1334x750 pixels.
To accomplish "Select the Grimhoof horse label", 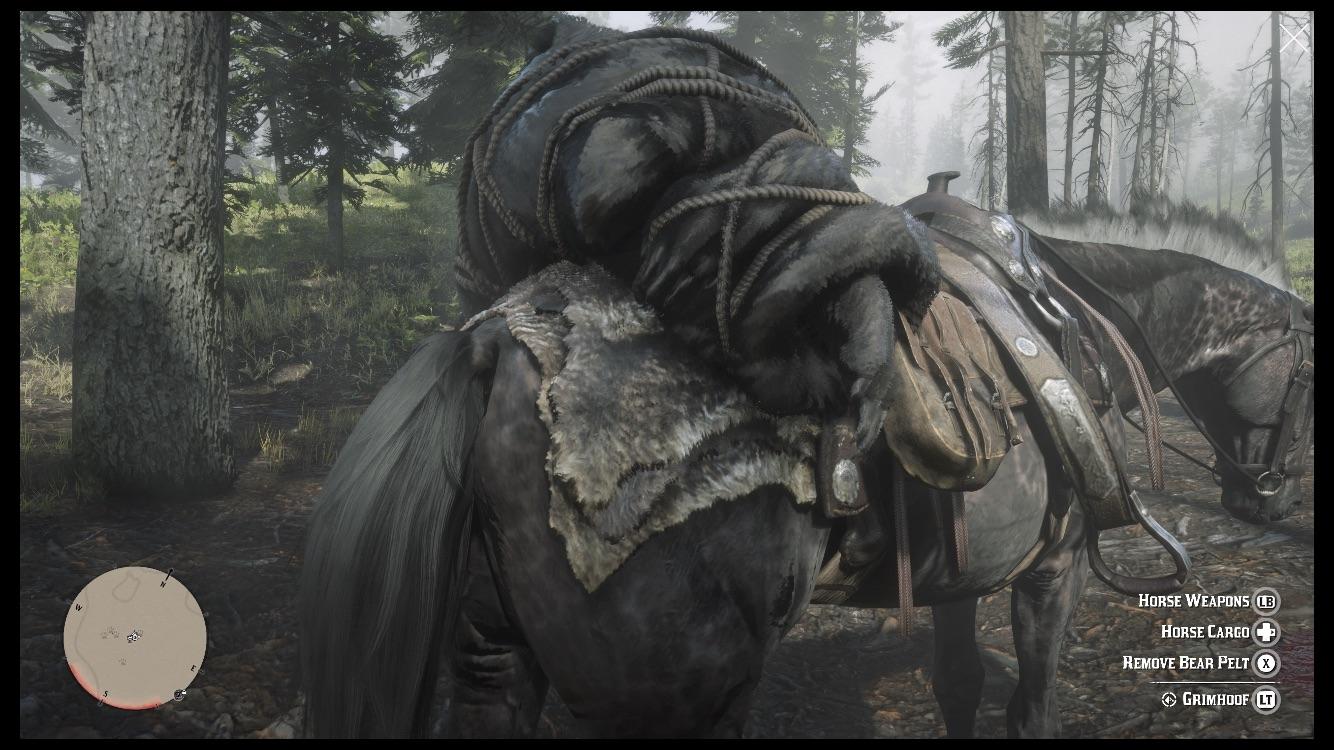I will pyautogui.click(x=1215, y=699).
